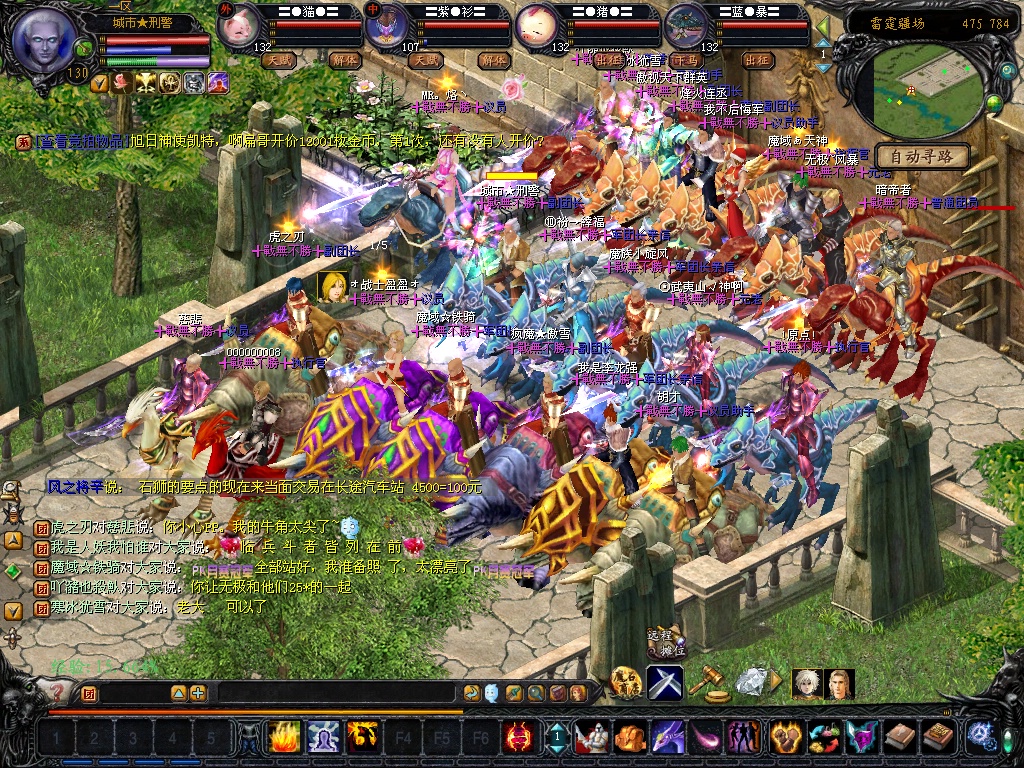
Task: Click the 出征 button under 蓝暴
Action: pos(759,60)
